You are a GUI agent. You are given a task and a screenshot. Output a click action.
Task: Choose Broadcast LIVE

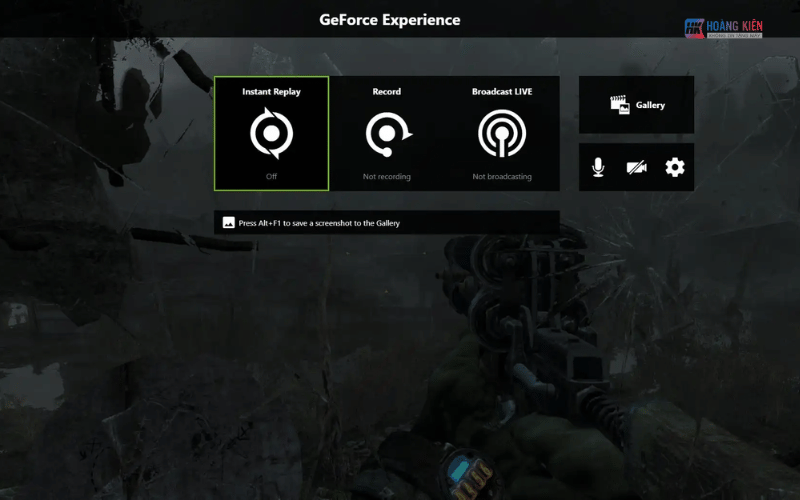[502, 133]
